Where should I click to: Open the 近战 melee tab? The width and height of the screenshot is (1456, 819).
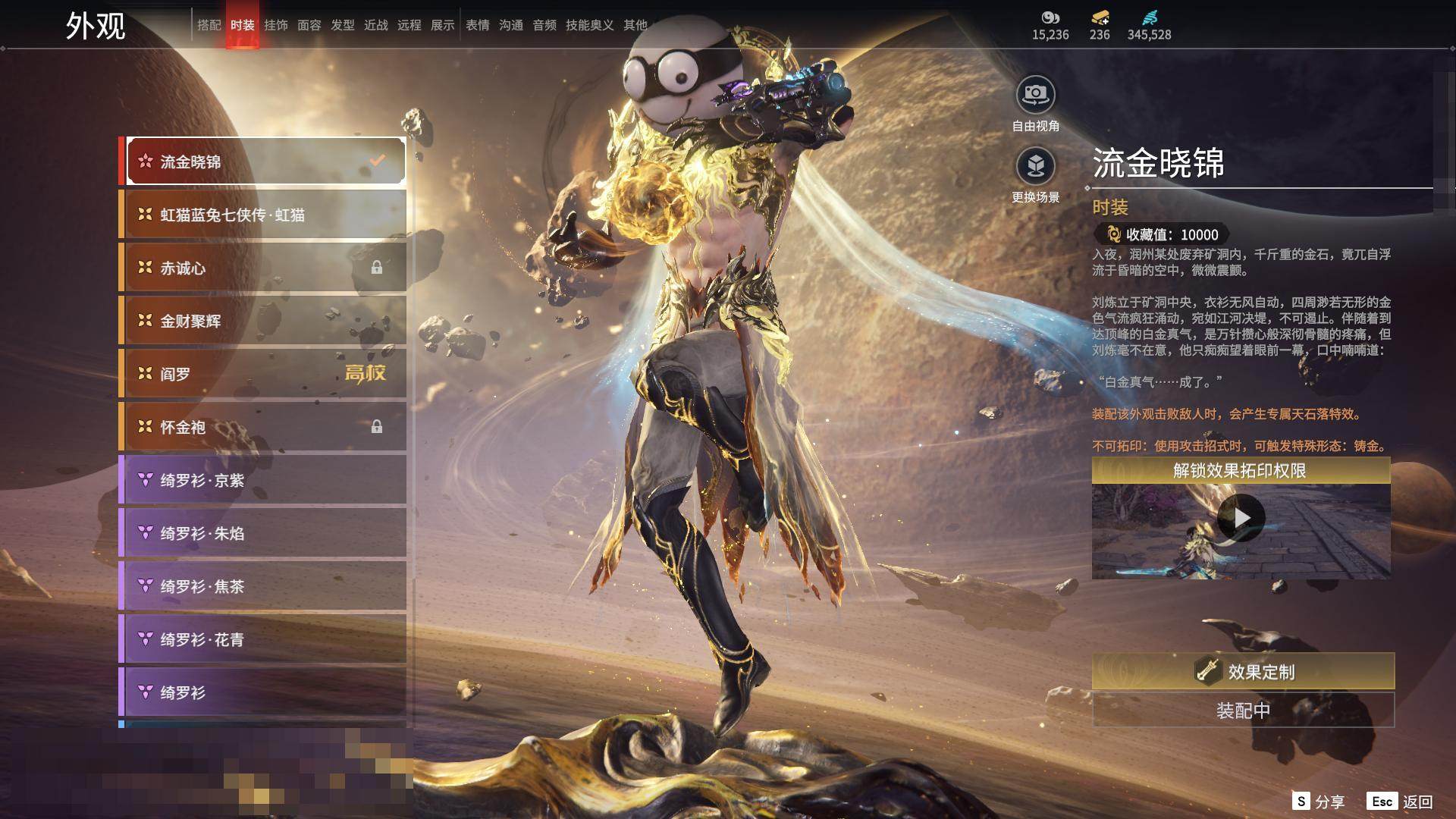376,25
